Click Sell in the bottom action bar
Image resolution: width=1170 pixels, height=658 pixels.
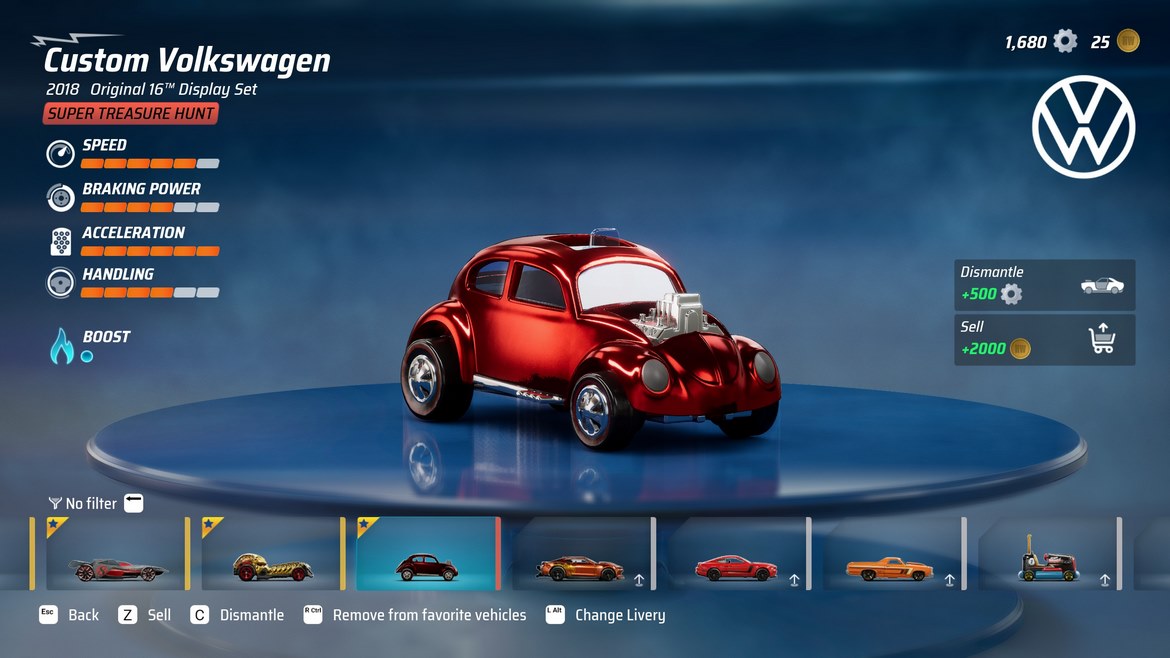(x=159, y=615)
